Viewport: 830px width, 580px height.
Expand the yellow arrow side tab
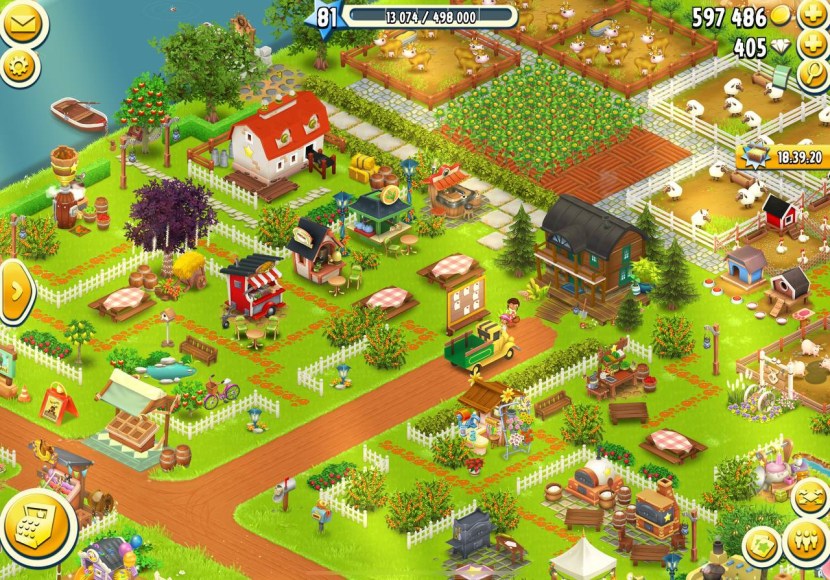[x=14, y=291]
